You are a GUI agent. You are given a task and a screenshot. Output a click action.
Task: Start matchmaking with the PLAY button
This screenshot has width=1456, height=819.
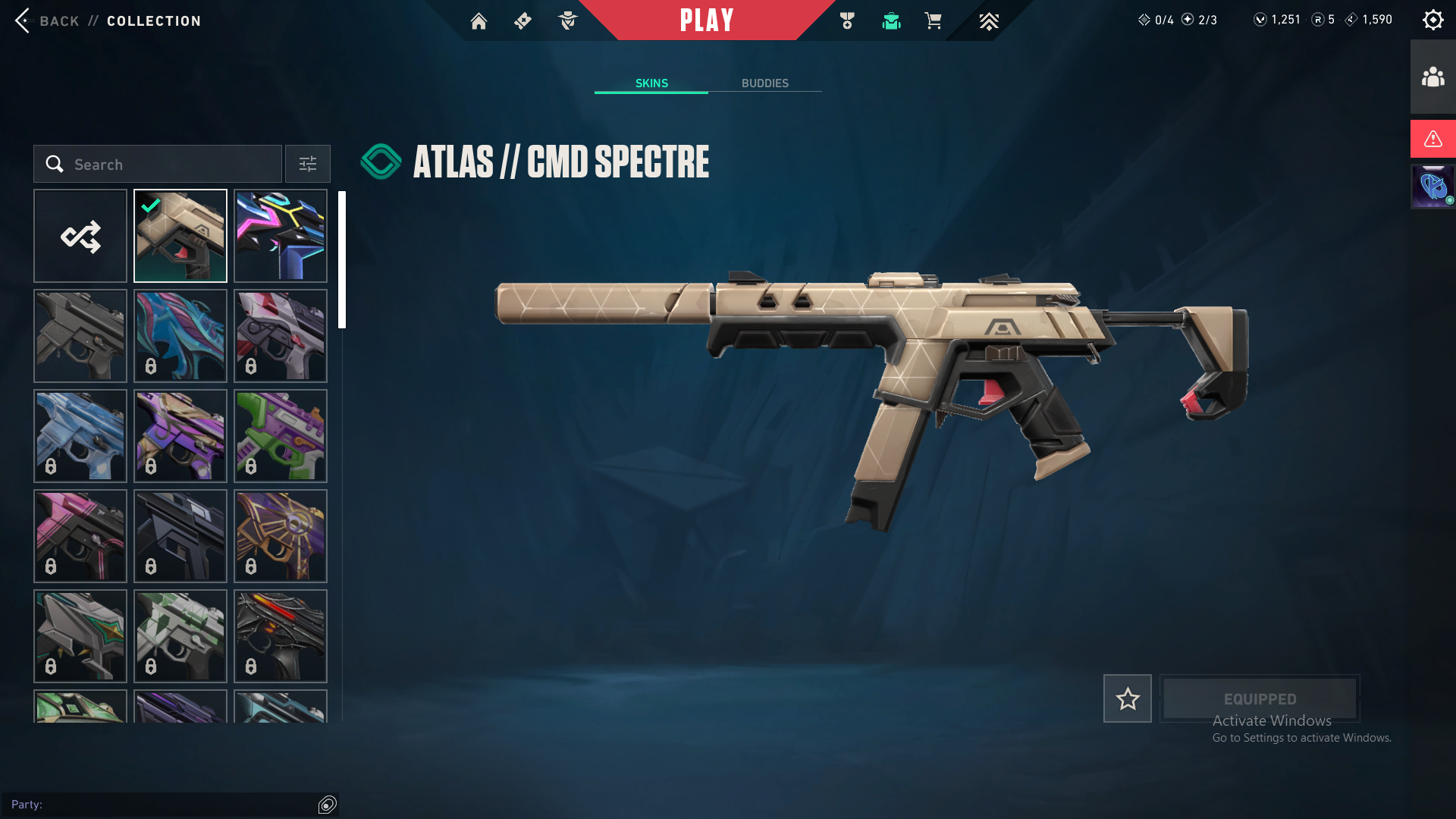[x=706, y=20]
